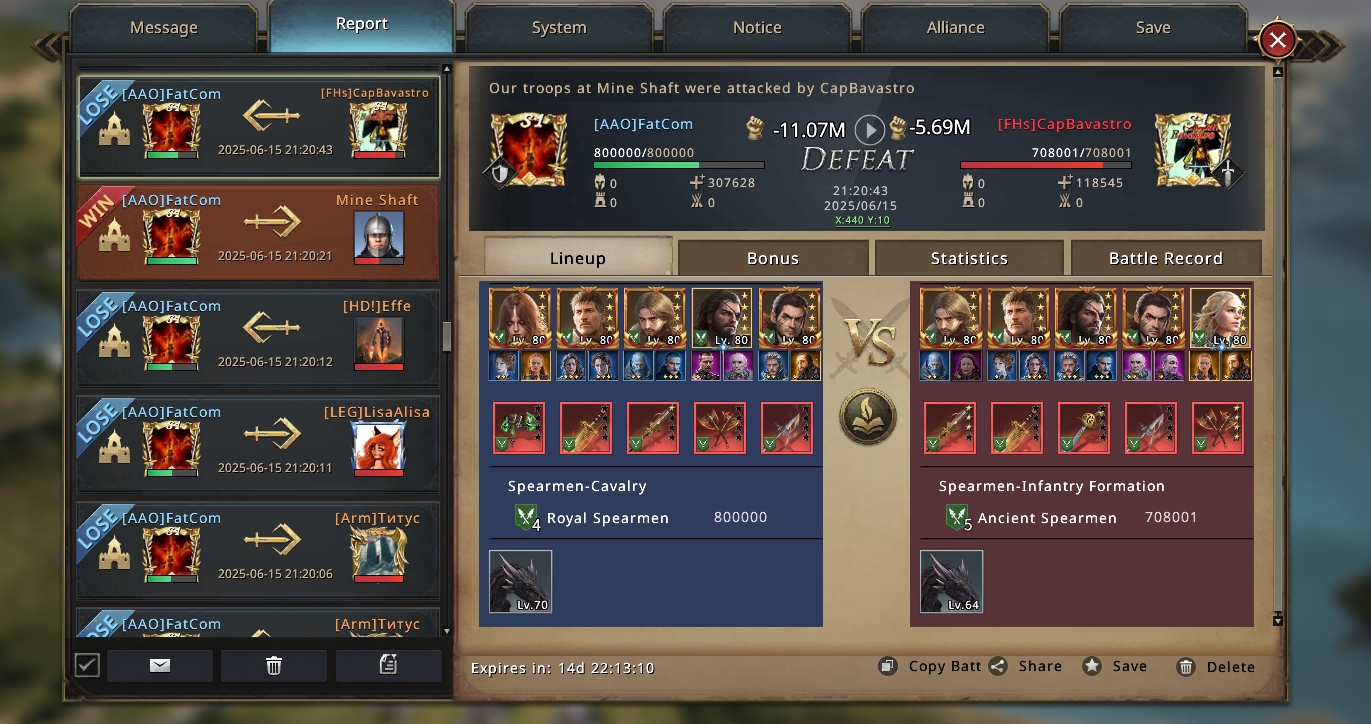The height and width of the screenshot is (724, 1371).
Task: Play the battle replay
Action: tap(870, 129)
